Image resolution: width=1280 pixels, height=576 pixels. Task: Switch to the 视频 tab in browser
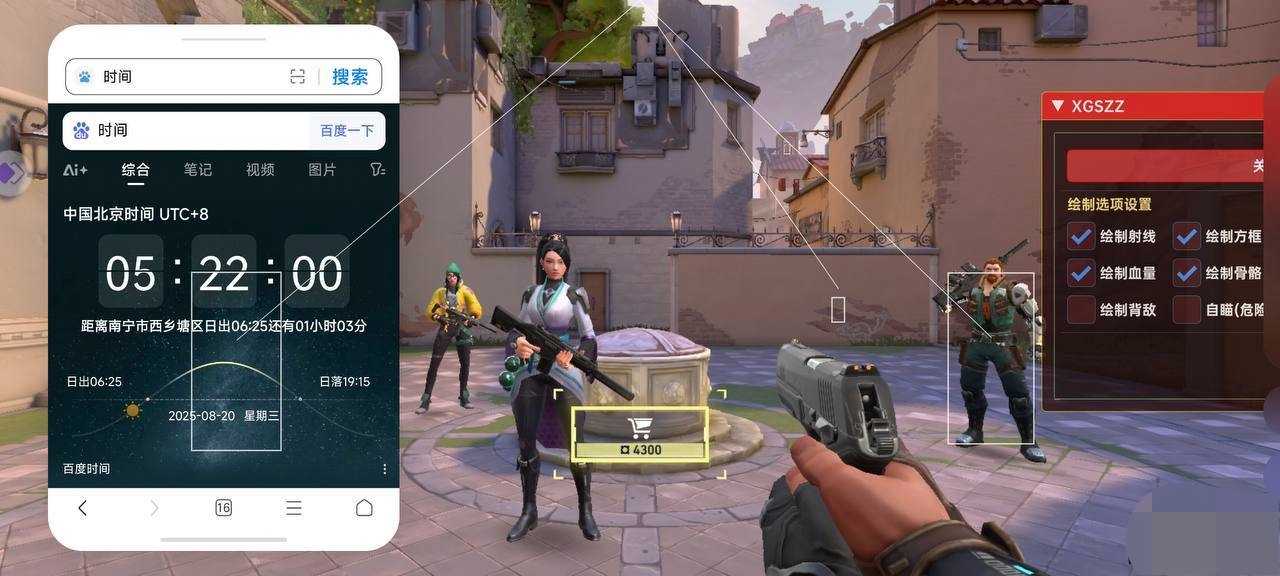(260, 170)
